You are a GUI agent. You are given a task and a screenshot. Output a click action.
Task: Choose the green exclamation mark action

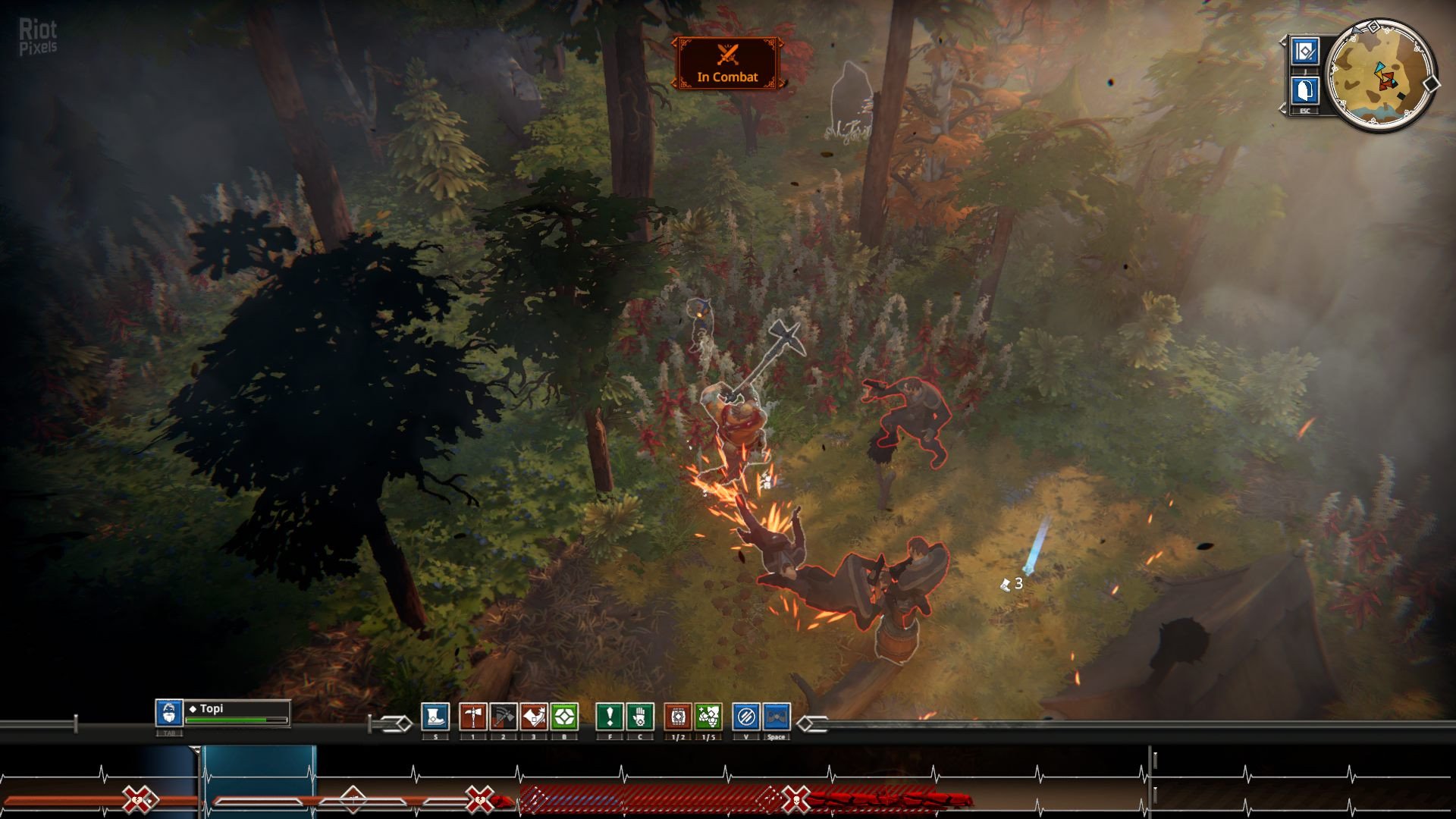610,717
